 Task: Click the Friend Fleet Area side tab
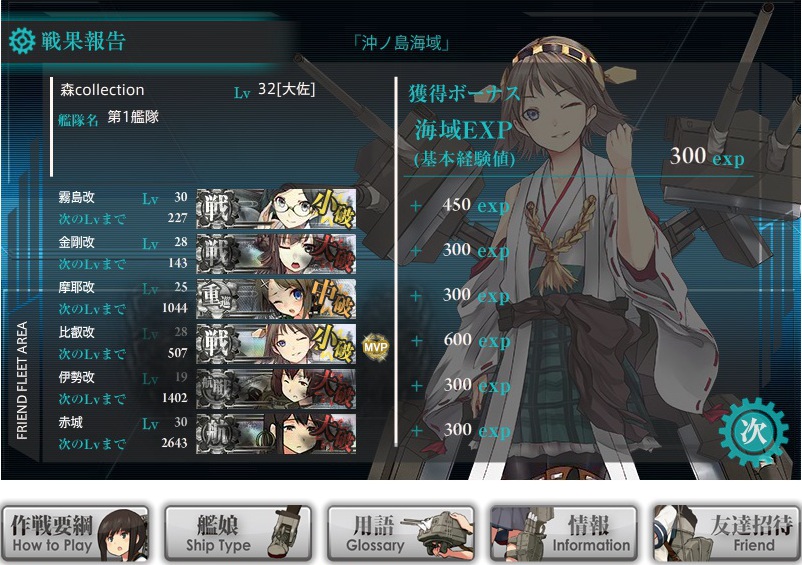tap(22, 381)
